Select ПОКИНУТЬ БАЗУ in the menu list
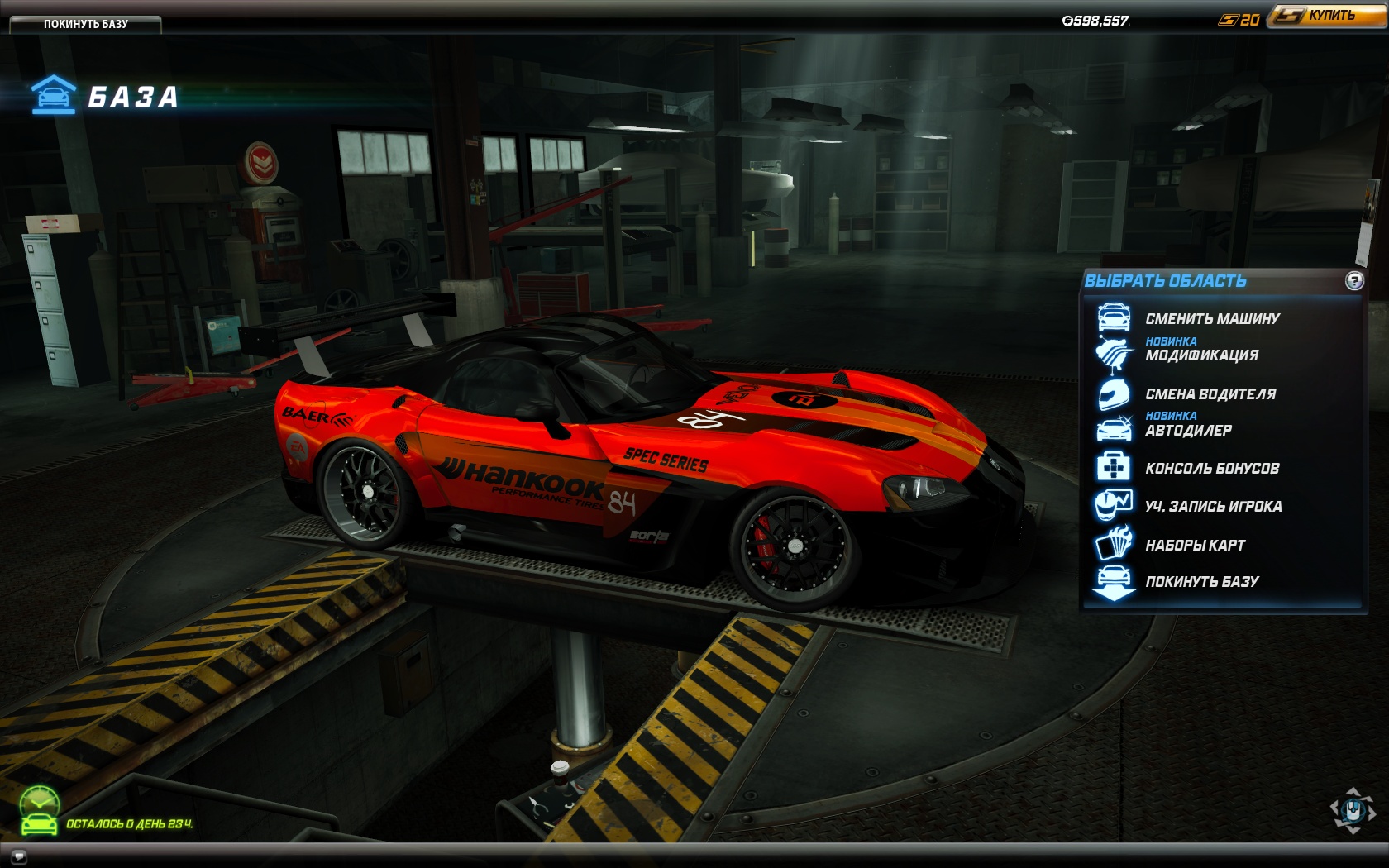This screenshot has height=868, width=1389. coord(1201,582)
